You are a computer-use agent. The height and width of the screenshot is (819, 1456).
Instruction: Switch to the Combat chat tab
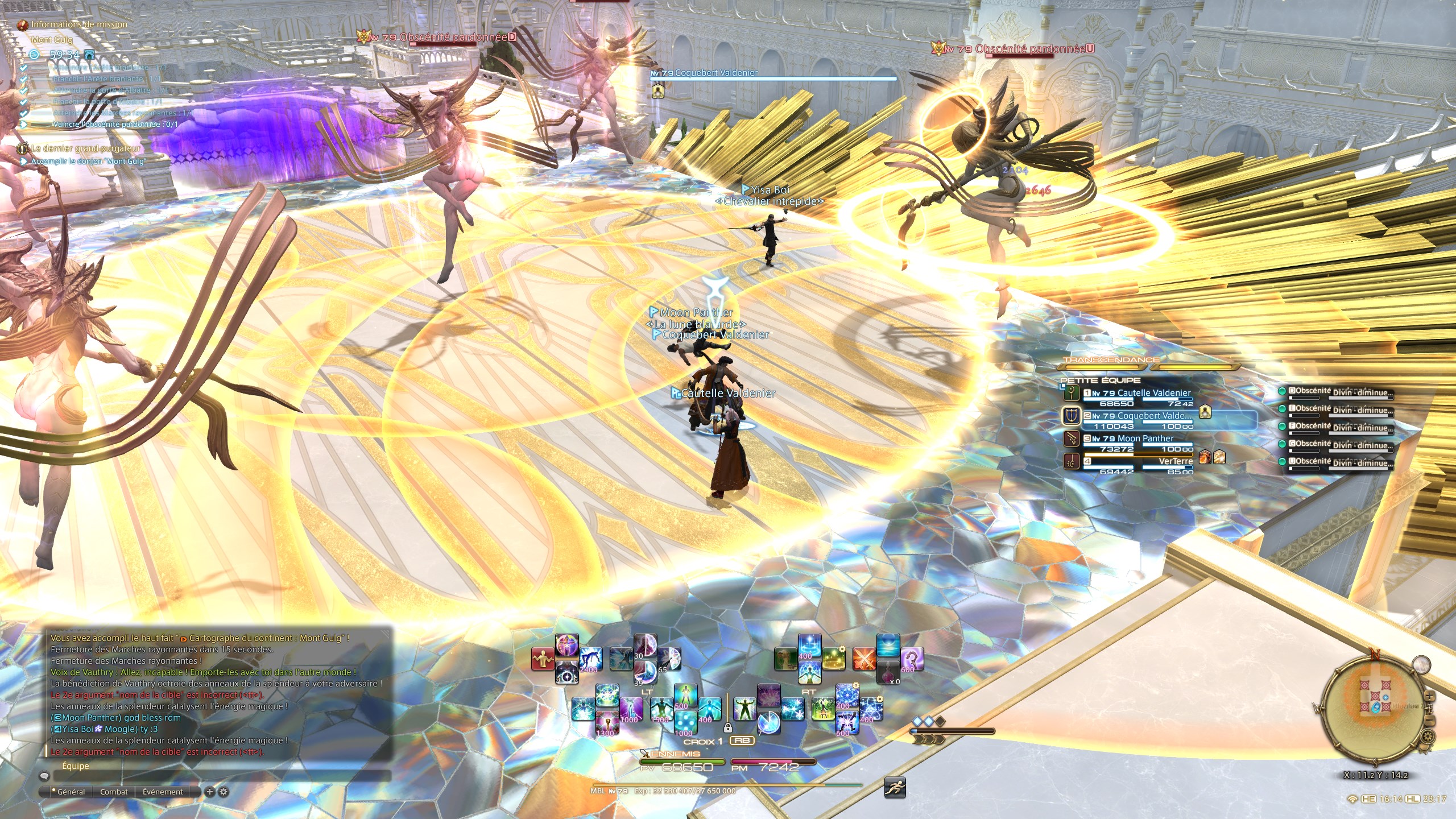pyautogui.click(x=114, y=792)
